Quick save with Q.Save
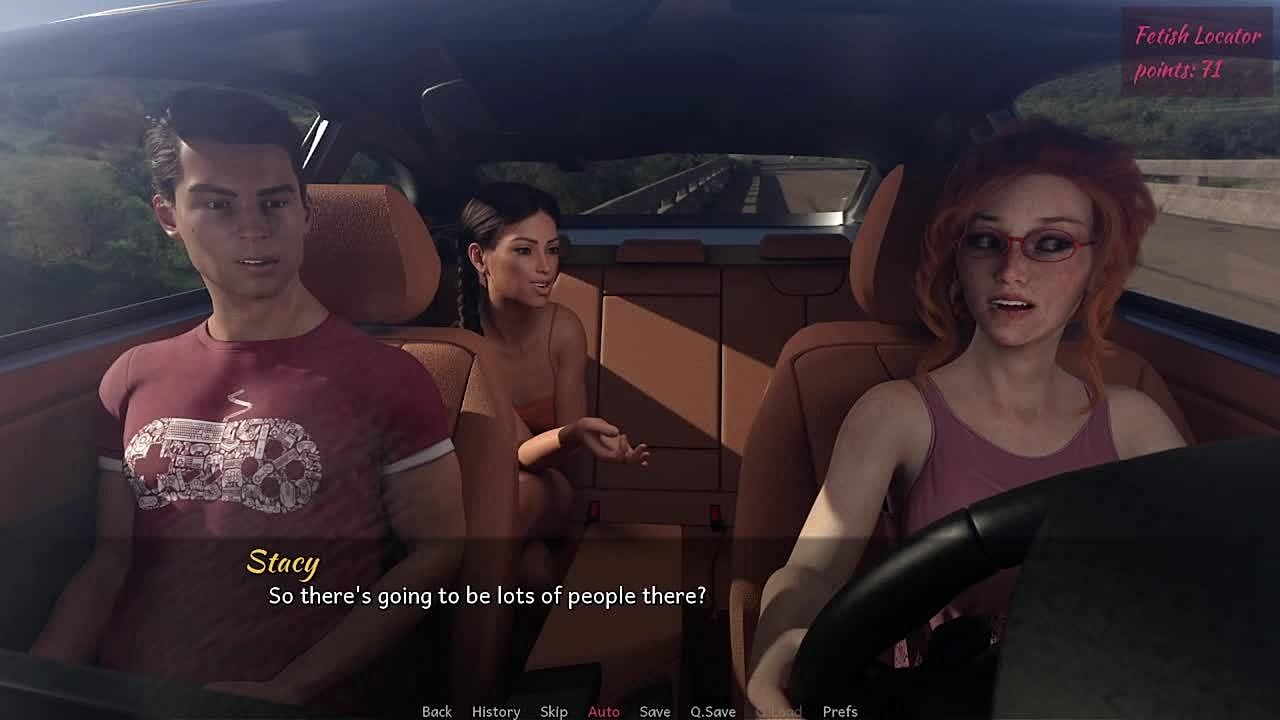1280x720 pixels. click(713, 711)
